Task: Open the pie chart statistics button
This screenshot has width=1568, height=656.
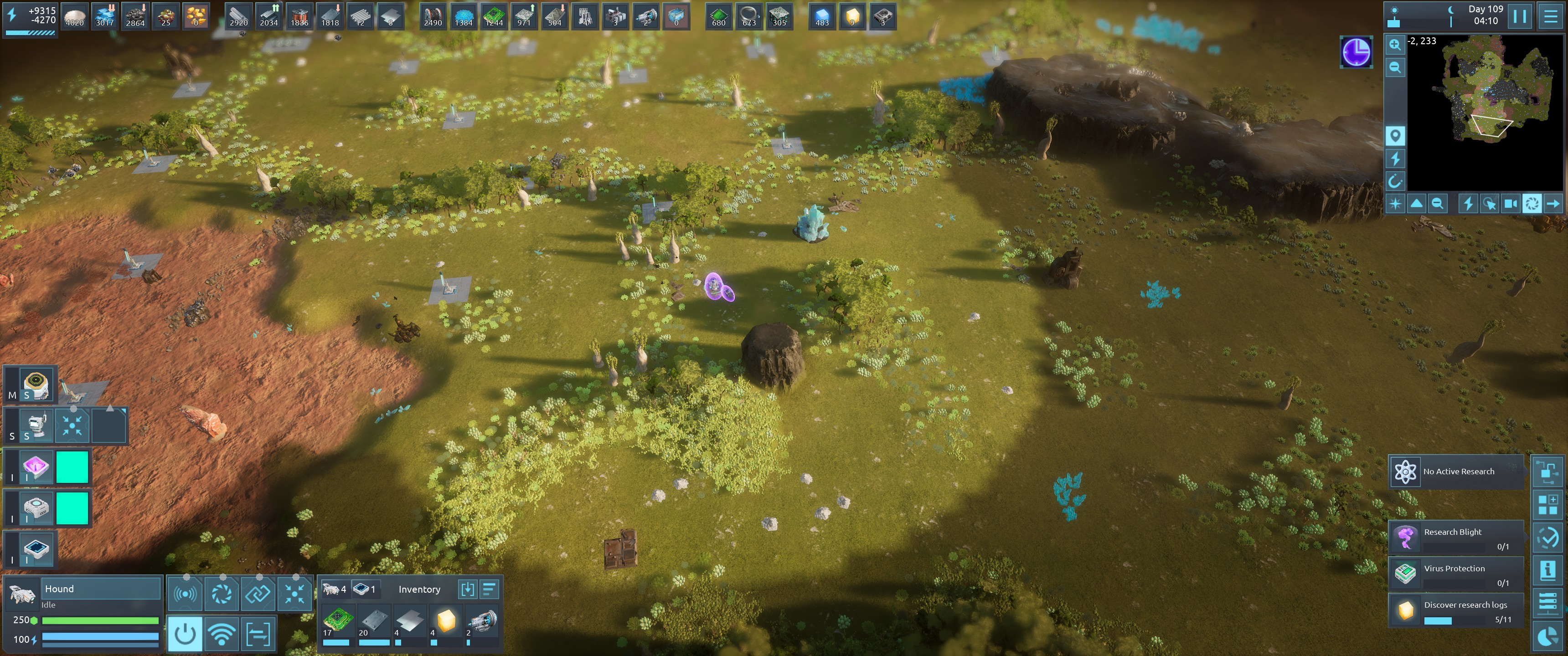Action: point(1547,636)
